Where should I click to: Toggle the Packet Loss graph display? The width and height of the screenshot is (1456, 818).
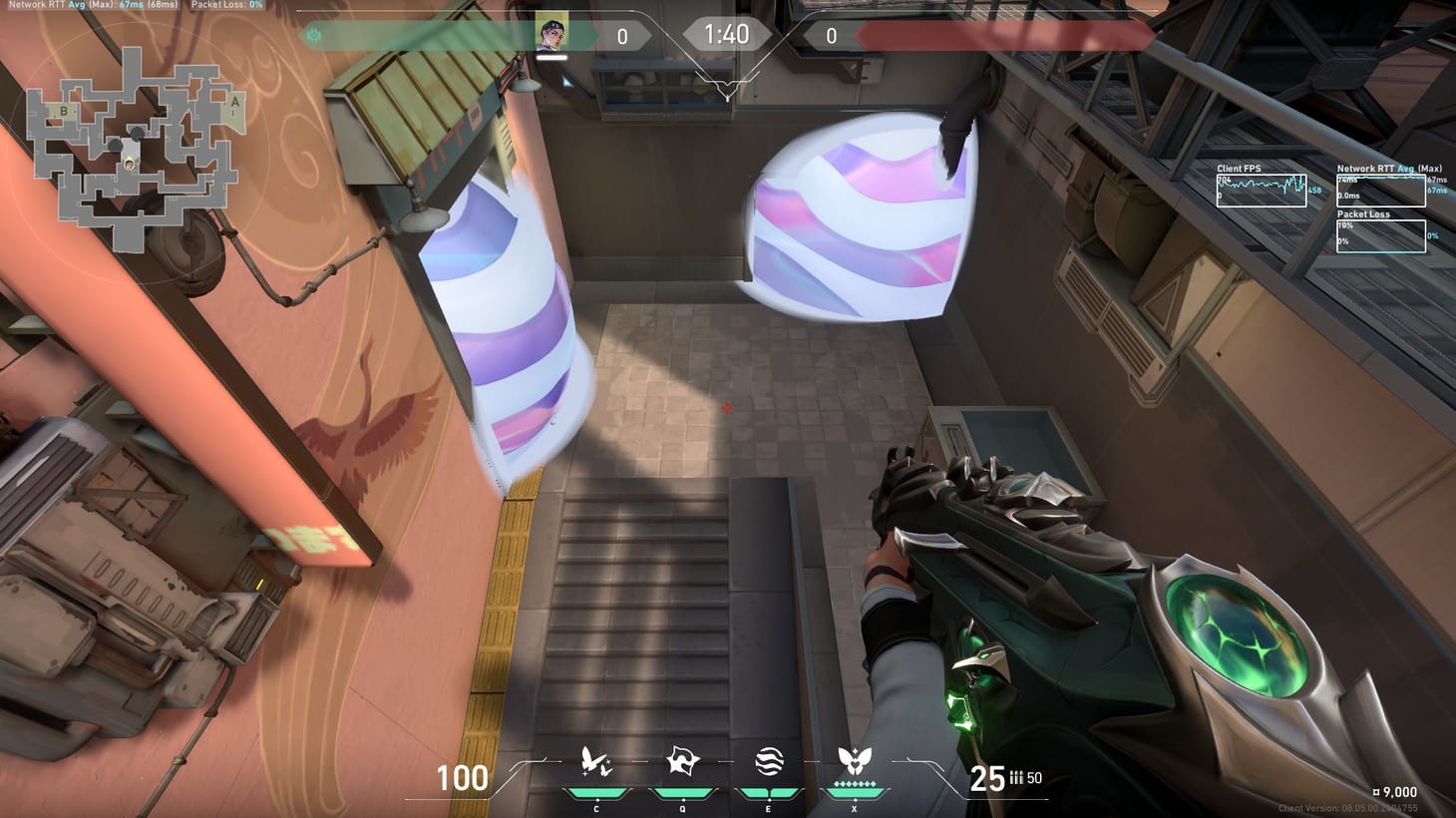coord(1381,234)
